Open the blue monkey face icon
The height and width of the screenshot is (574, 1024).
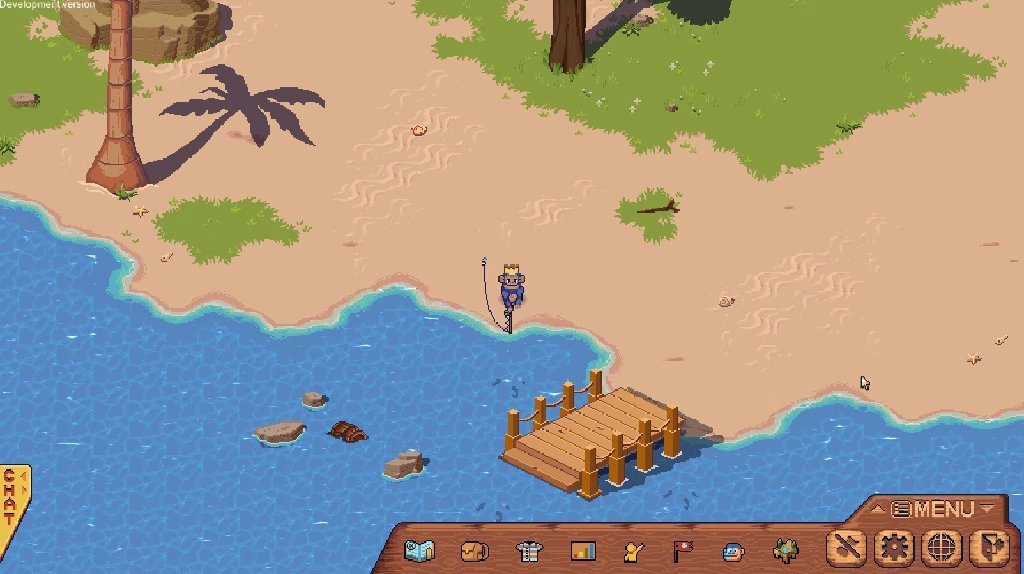(x=733, y=550)
